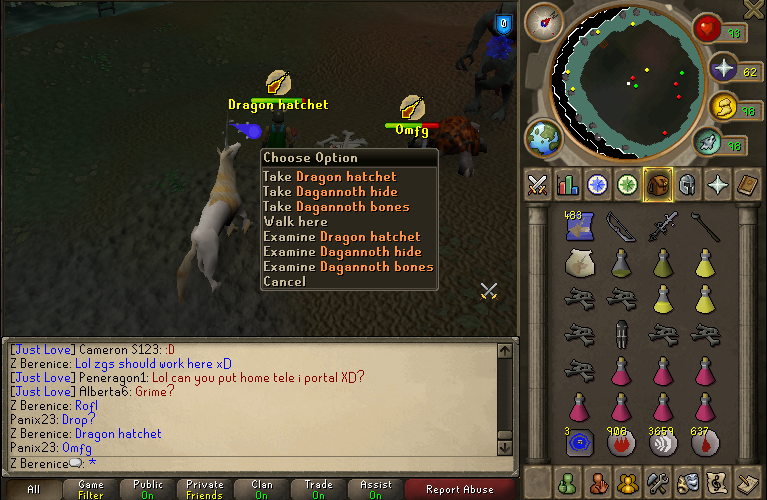Image resolution: width=767 pixels, height=500 pixels.
Task: Show All chat messages tab
Action: [x=33, y=490]
